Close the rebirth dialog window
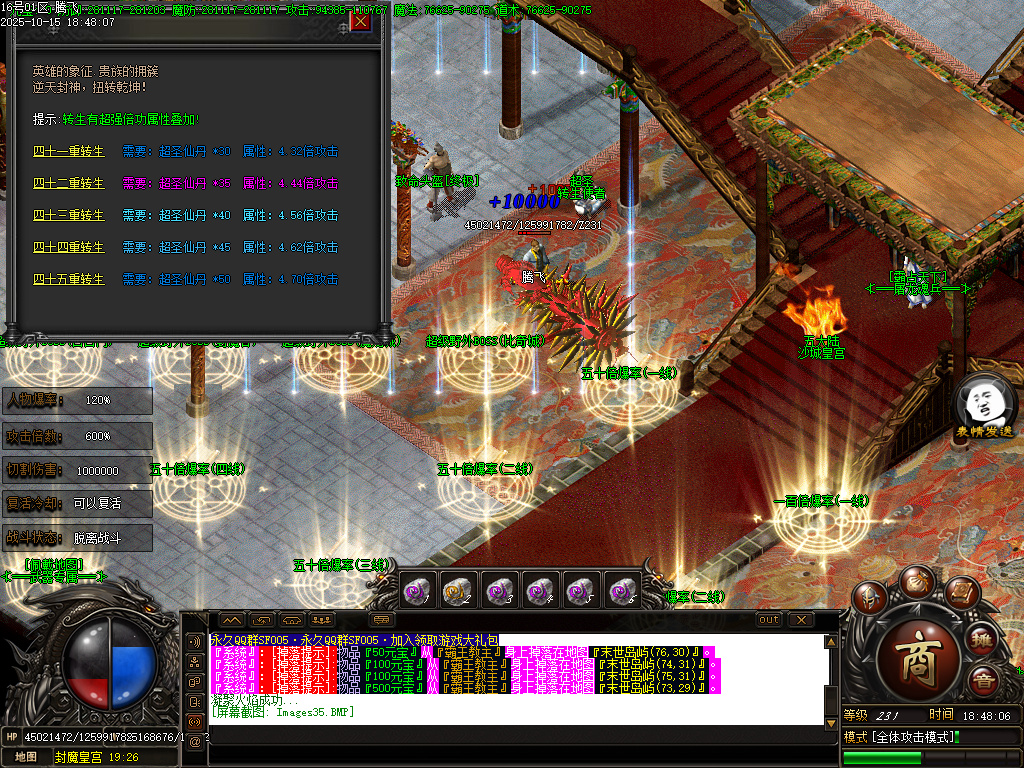The height and width of the screenshot is (768, 1024). point(360,21)
